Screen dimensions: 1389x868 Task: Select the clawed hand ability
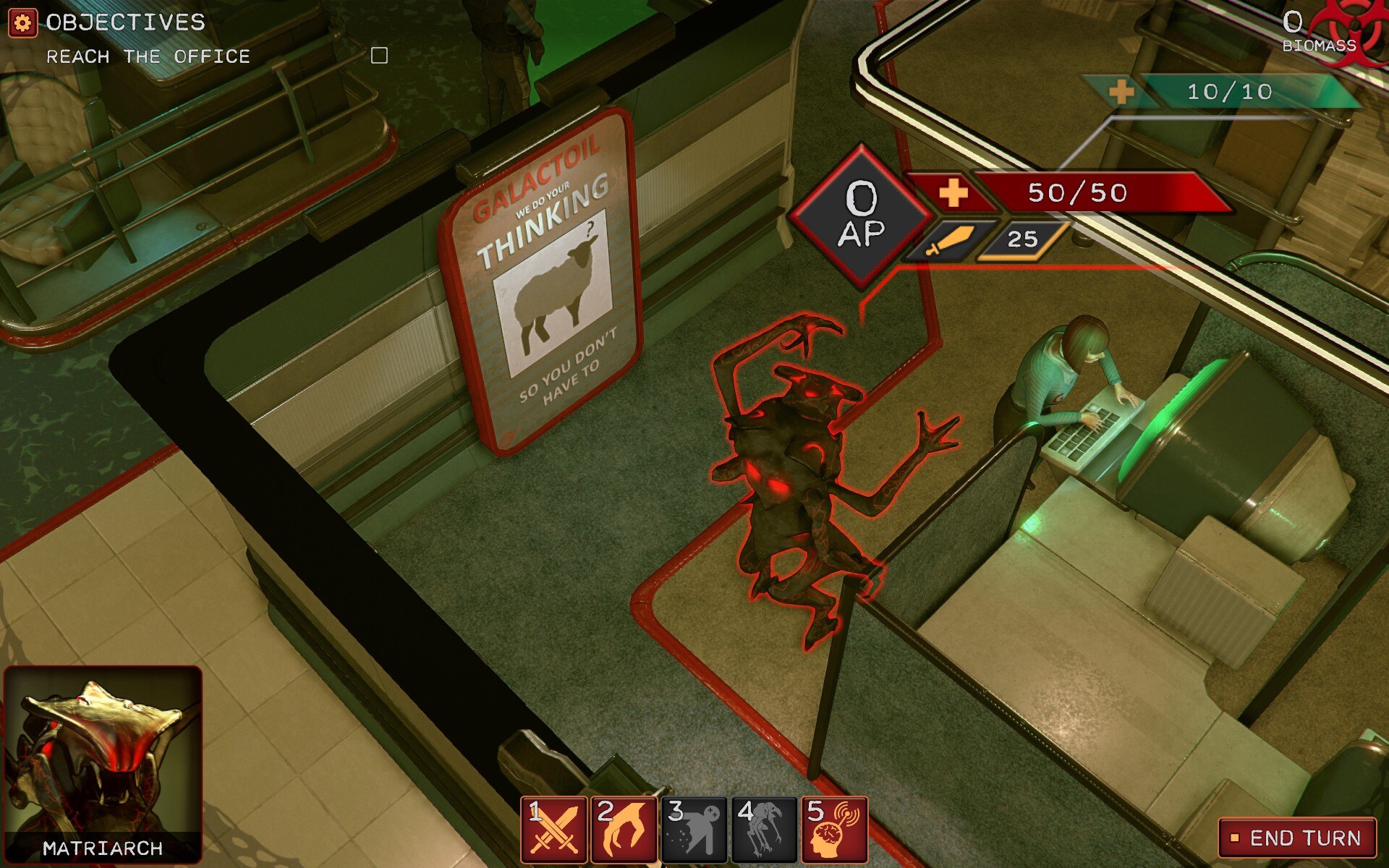[x=624, y=830]
